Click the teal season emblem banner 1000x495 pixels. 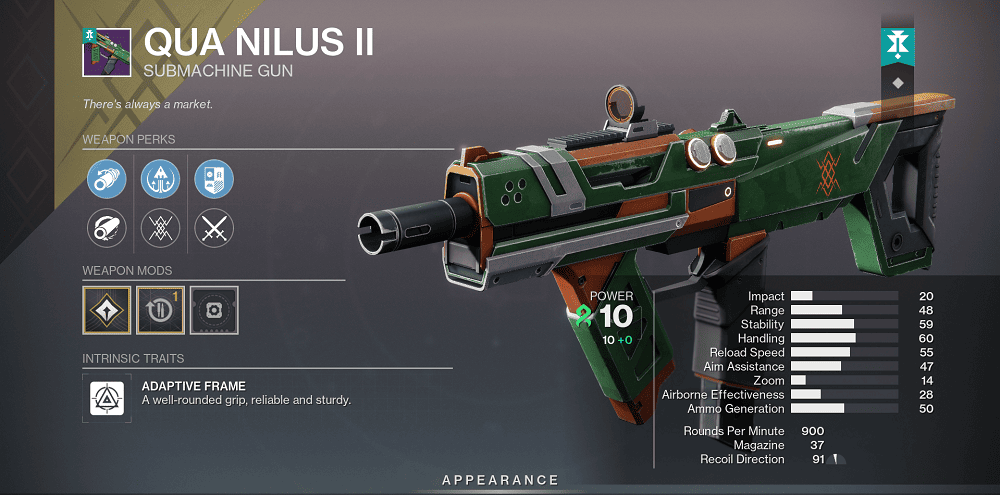[x=896, y=44]
